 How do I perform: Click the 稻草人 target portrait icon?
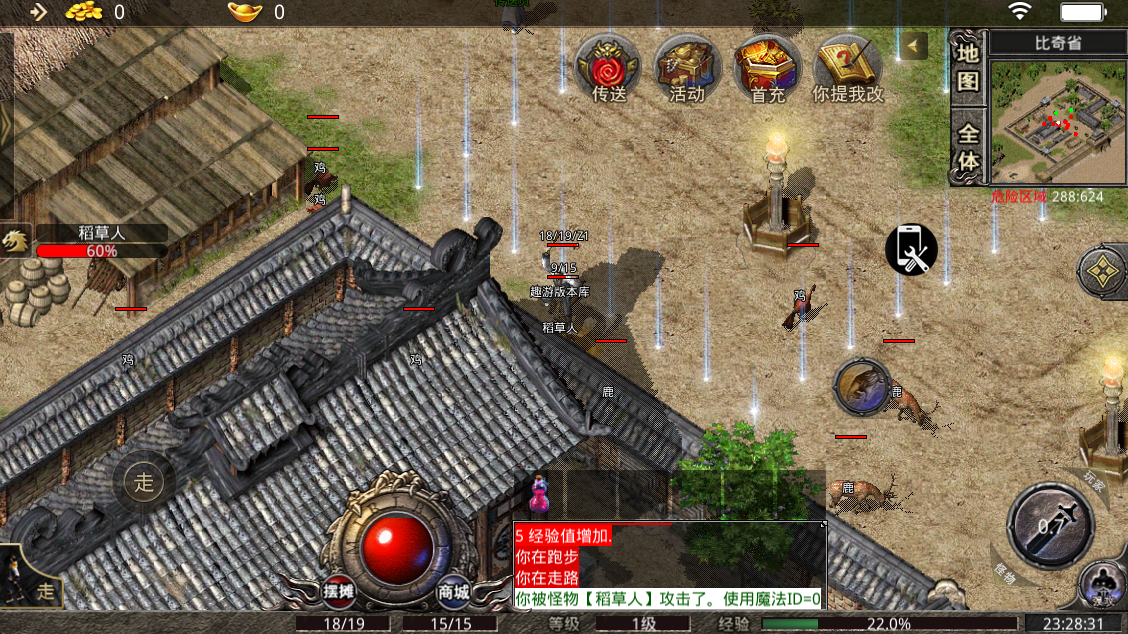[15, 241]
